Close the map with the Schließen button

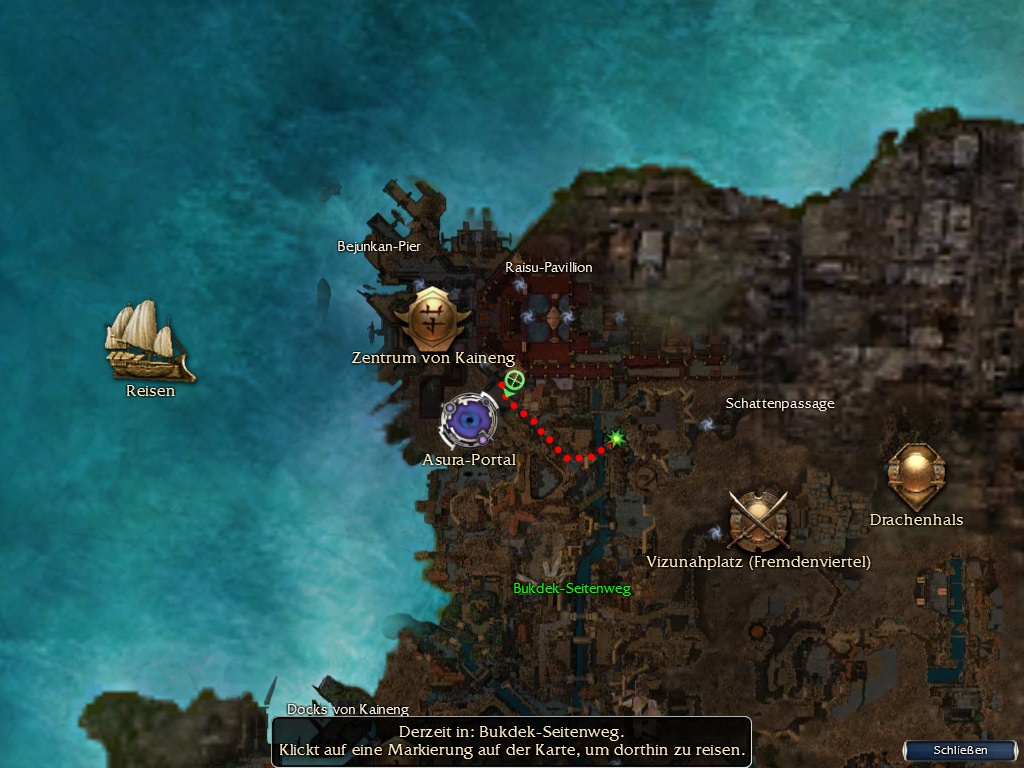click(960, 750)
